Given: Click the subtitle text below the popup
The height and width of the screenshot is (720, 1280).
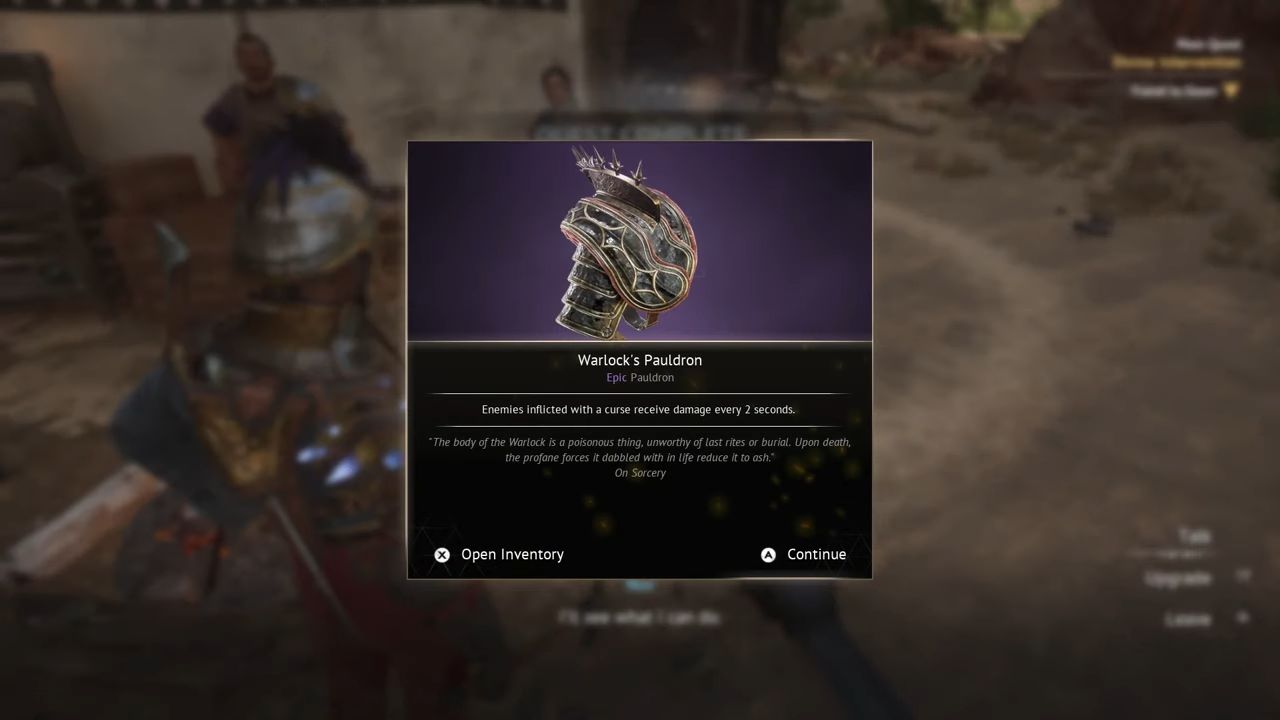Looking at the screenshot, I should tap(639, 617).
